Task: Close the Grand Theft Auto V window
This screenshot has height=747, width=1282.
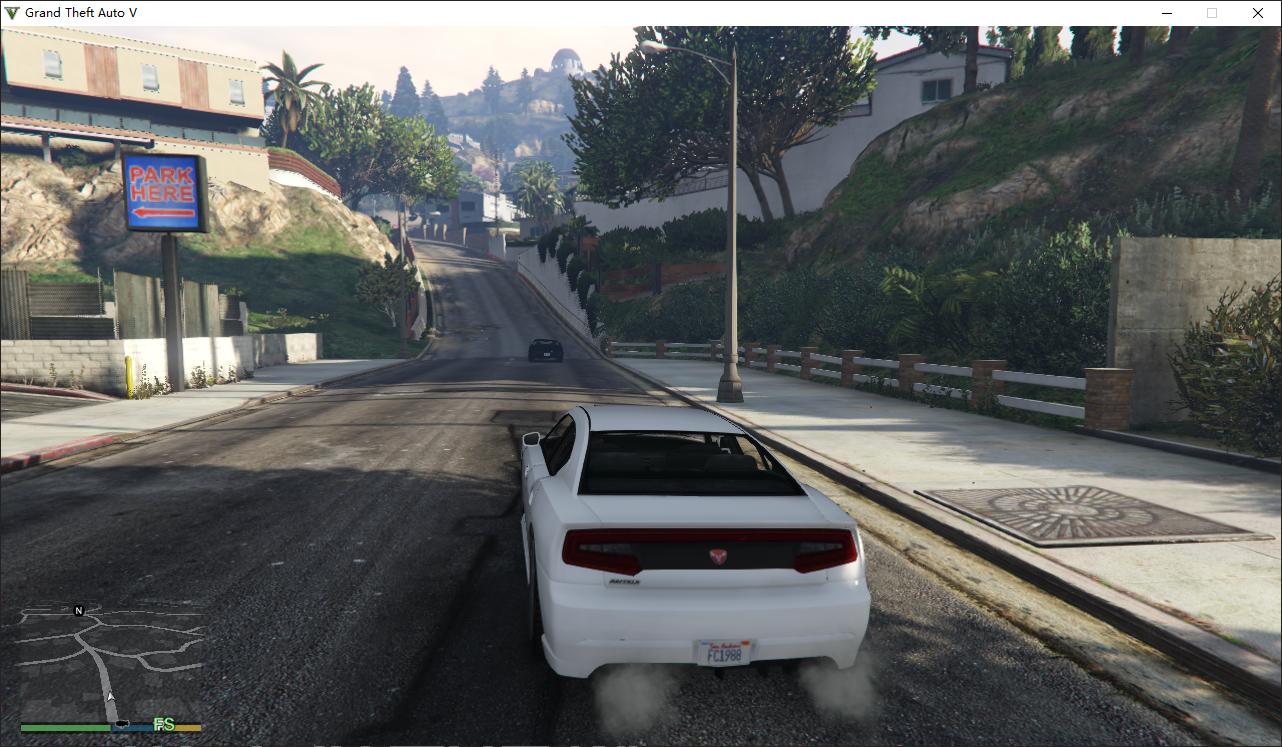Action: tap(1257, 13)
